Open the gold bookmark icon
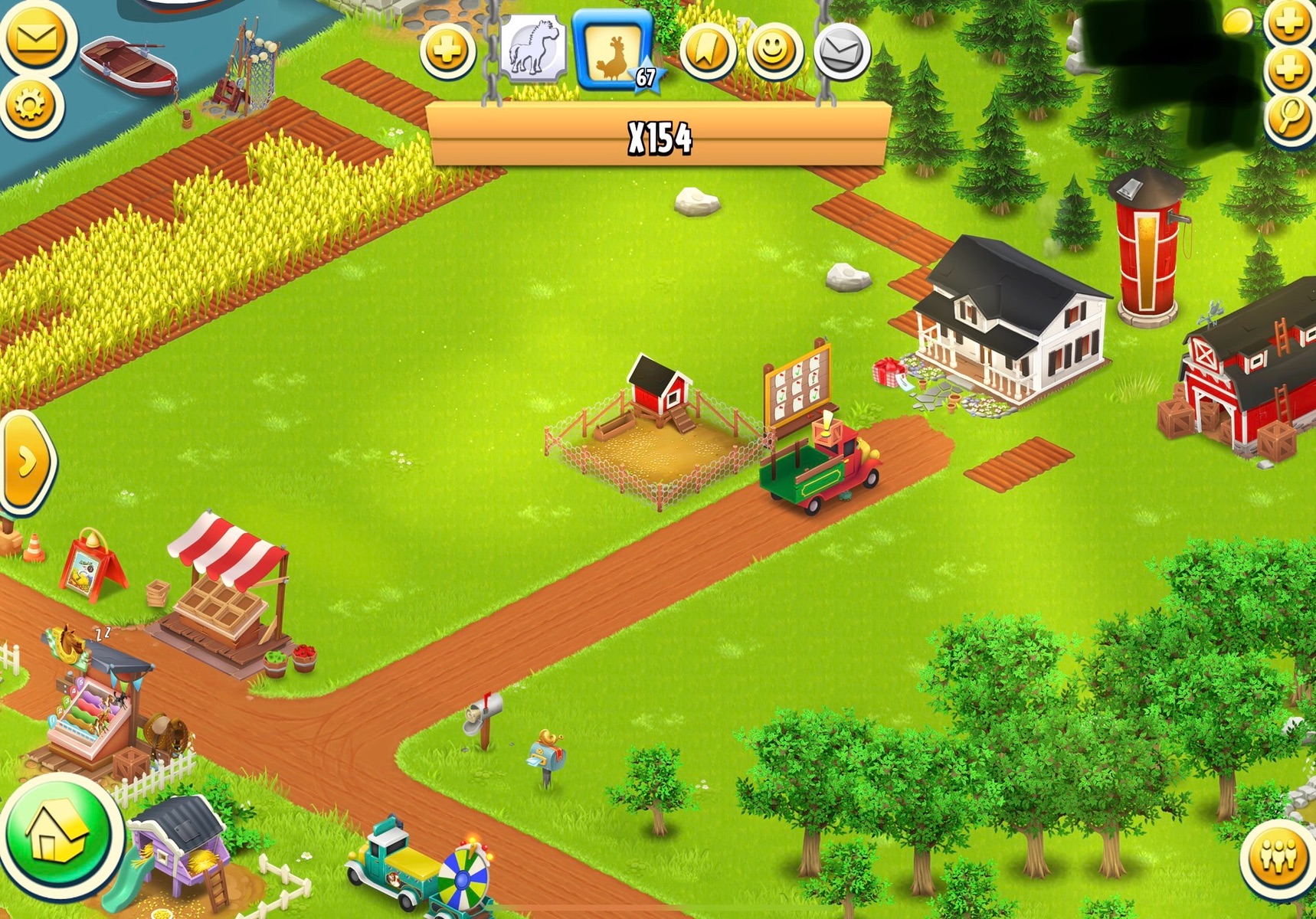The width and height of the screenshot is (1316, 919). [x=707, y=51]
